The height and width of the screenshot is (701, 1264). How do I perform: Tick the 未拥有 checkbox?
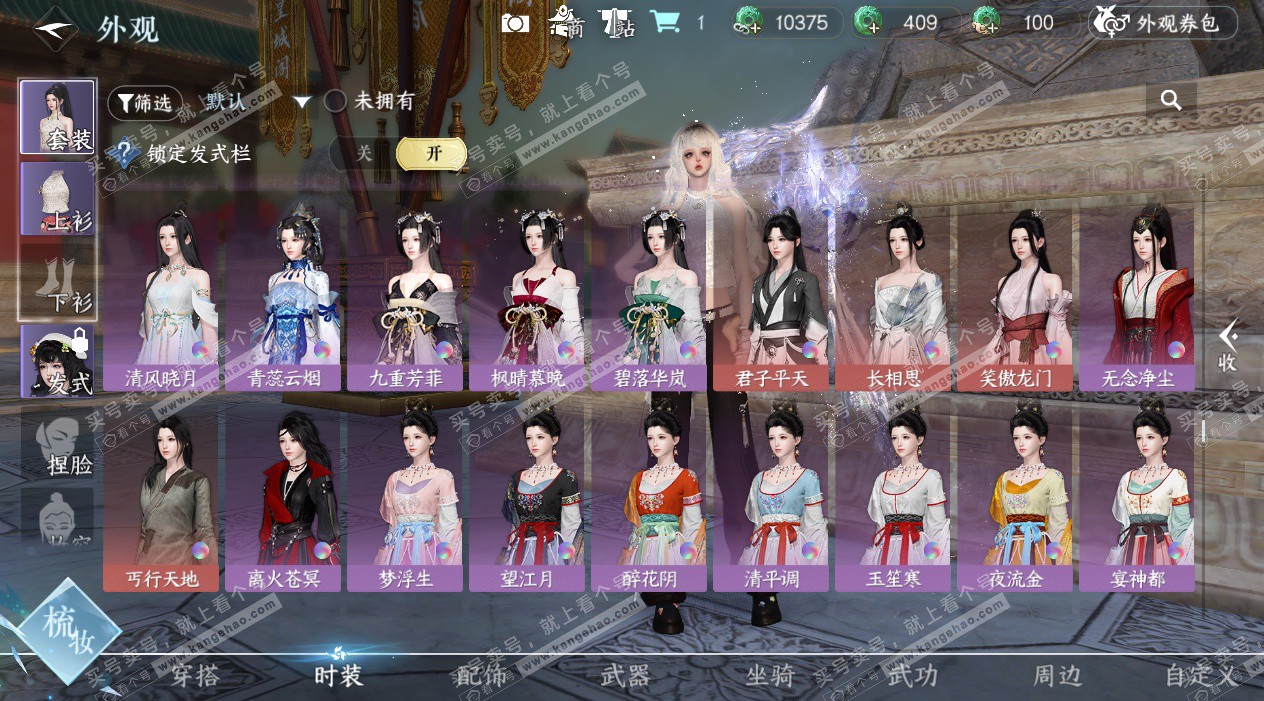[x=336, y=101]
